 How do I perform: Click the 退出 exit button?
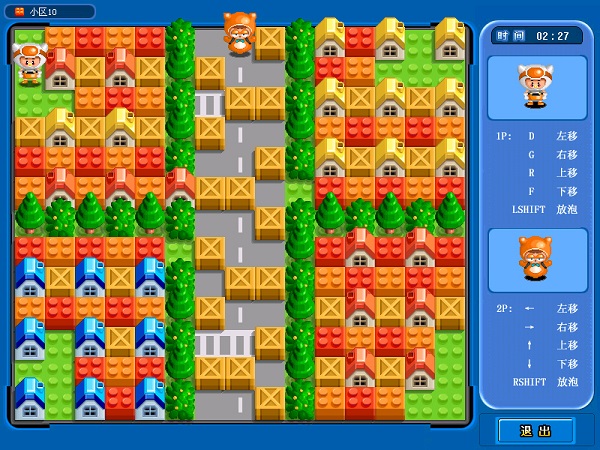(536, 430)
